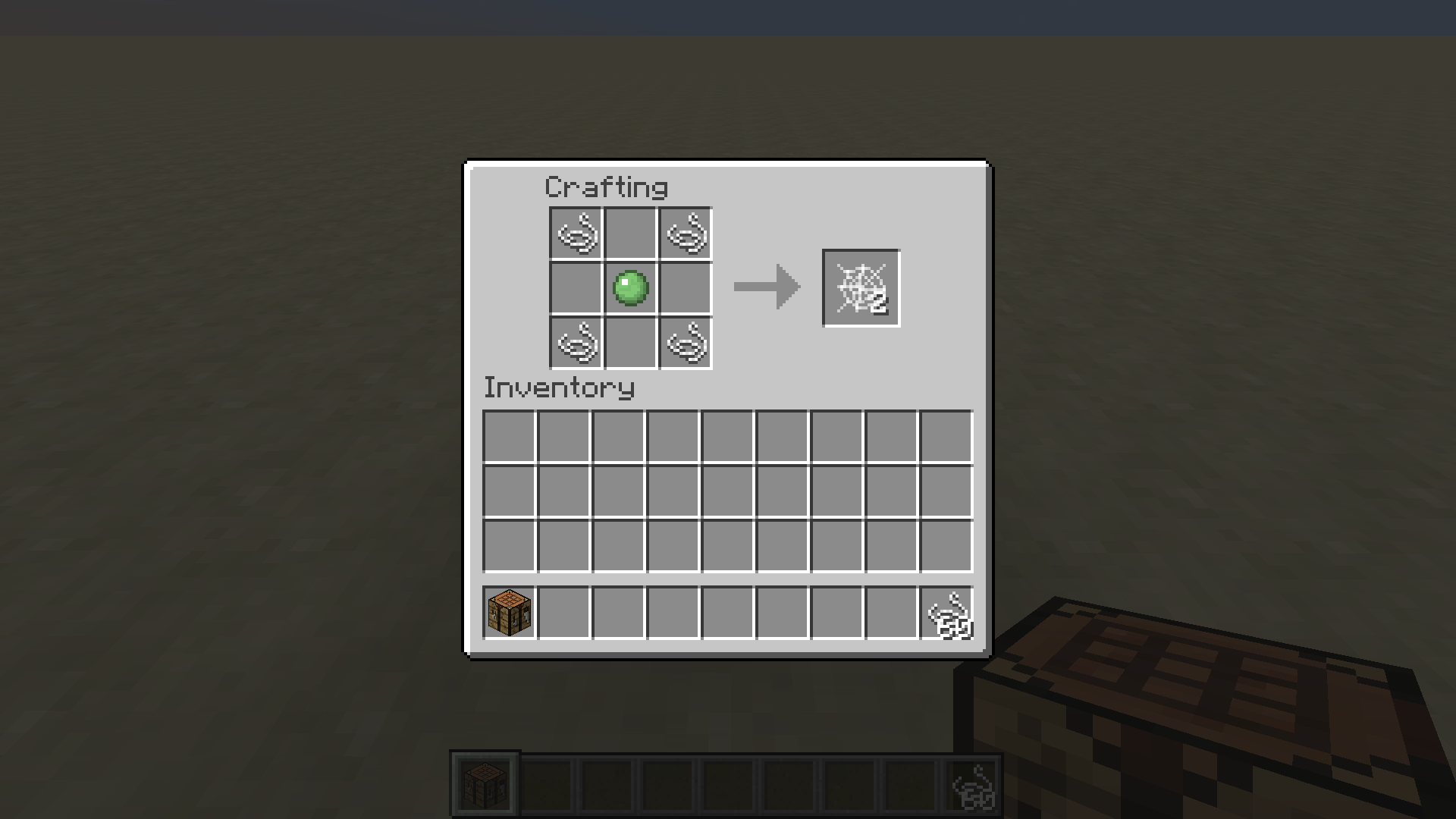Image resolution: width=1456 pixels, height=819 pixels.
Task: Pick up the string stack in the inventory
Action: (x=947, y=613)
